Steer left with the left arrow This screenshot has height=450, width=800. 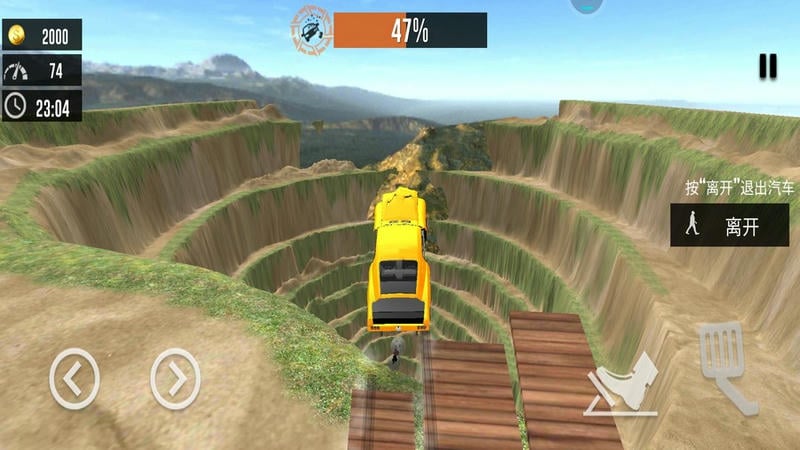(75, 378)
